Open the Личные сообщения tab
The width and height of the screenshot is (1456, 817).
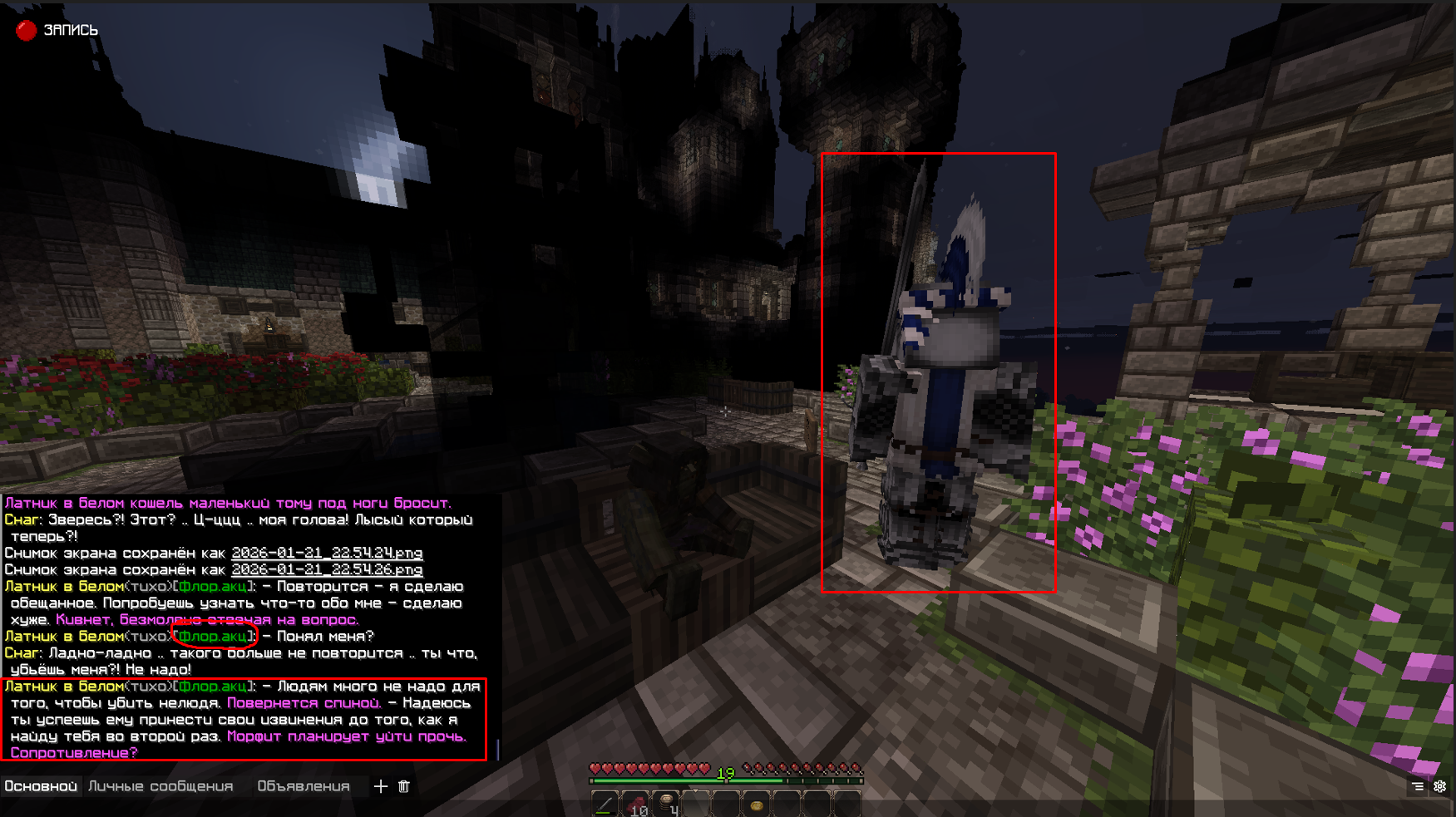[x=160, y=785]
